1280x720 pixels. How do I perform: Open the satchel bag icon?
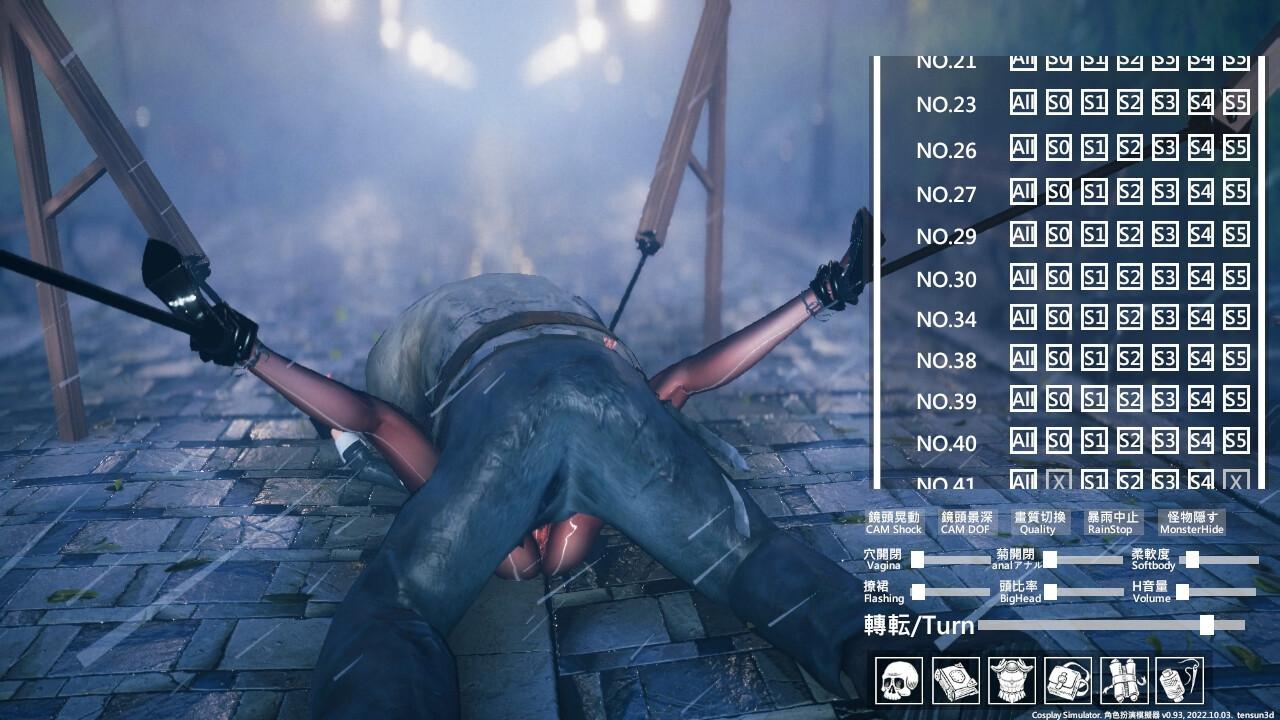coord(1068,681)
